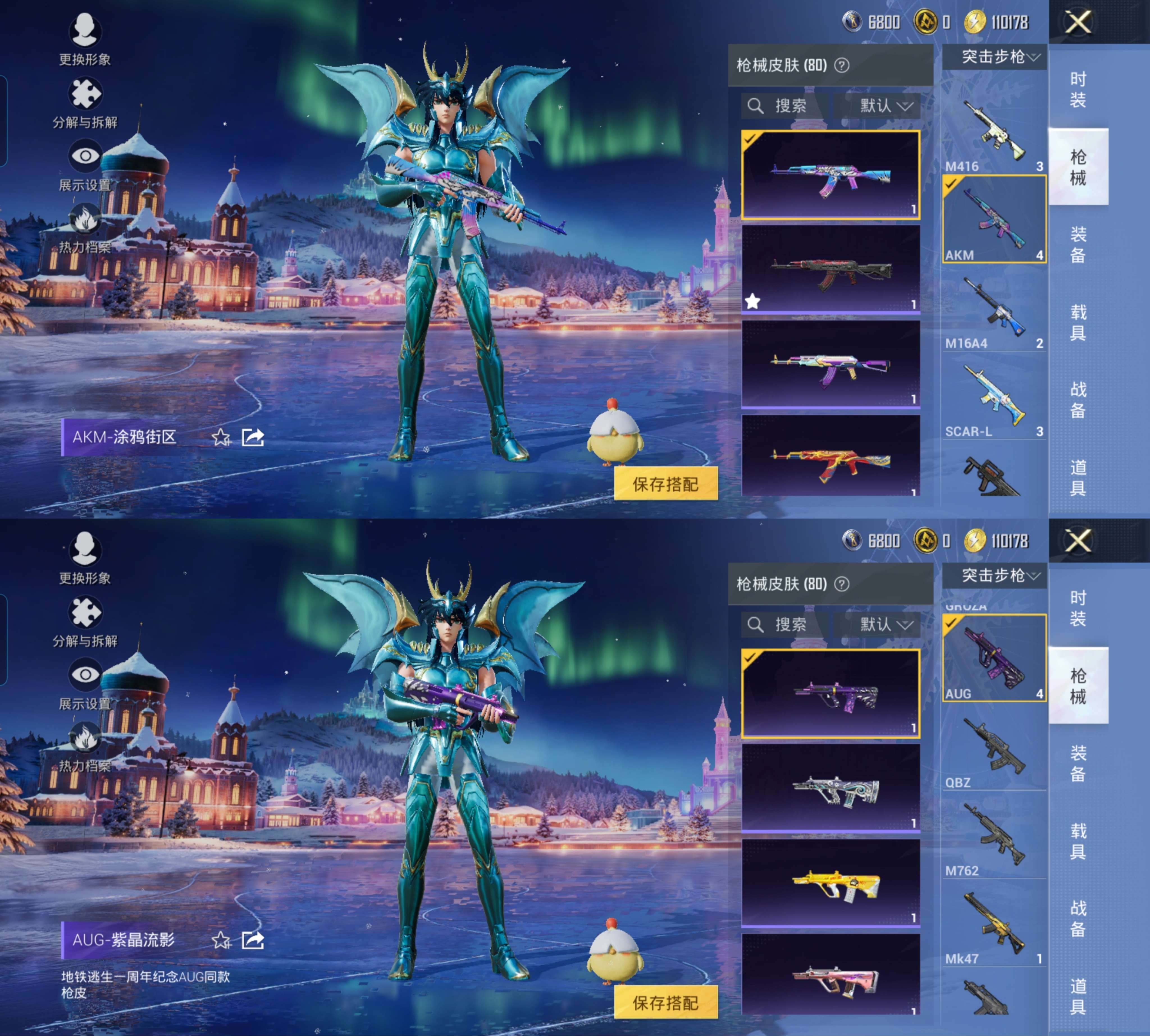Click the search magnifier icon
1150x1036 pixels.
(x=756, y=106)
